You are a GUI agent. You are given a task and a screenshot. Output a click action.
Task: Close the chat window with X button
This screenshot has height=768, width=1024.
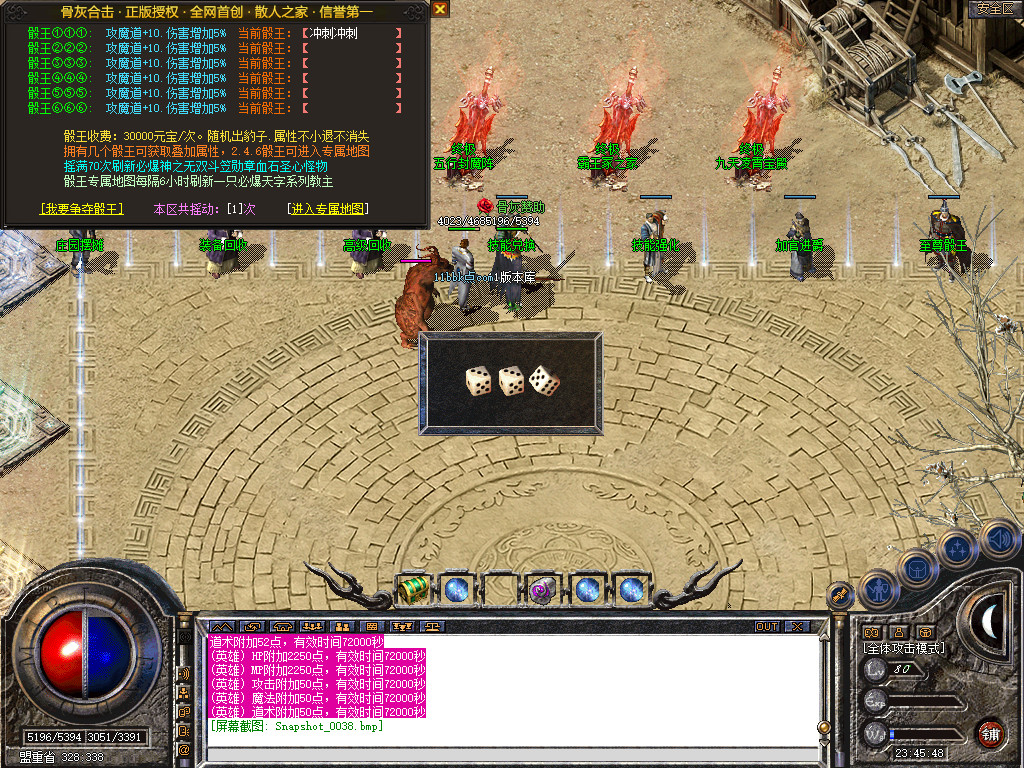pos(796,627)
